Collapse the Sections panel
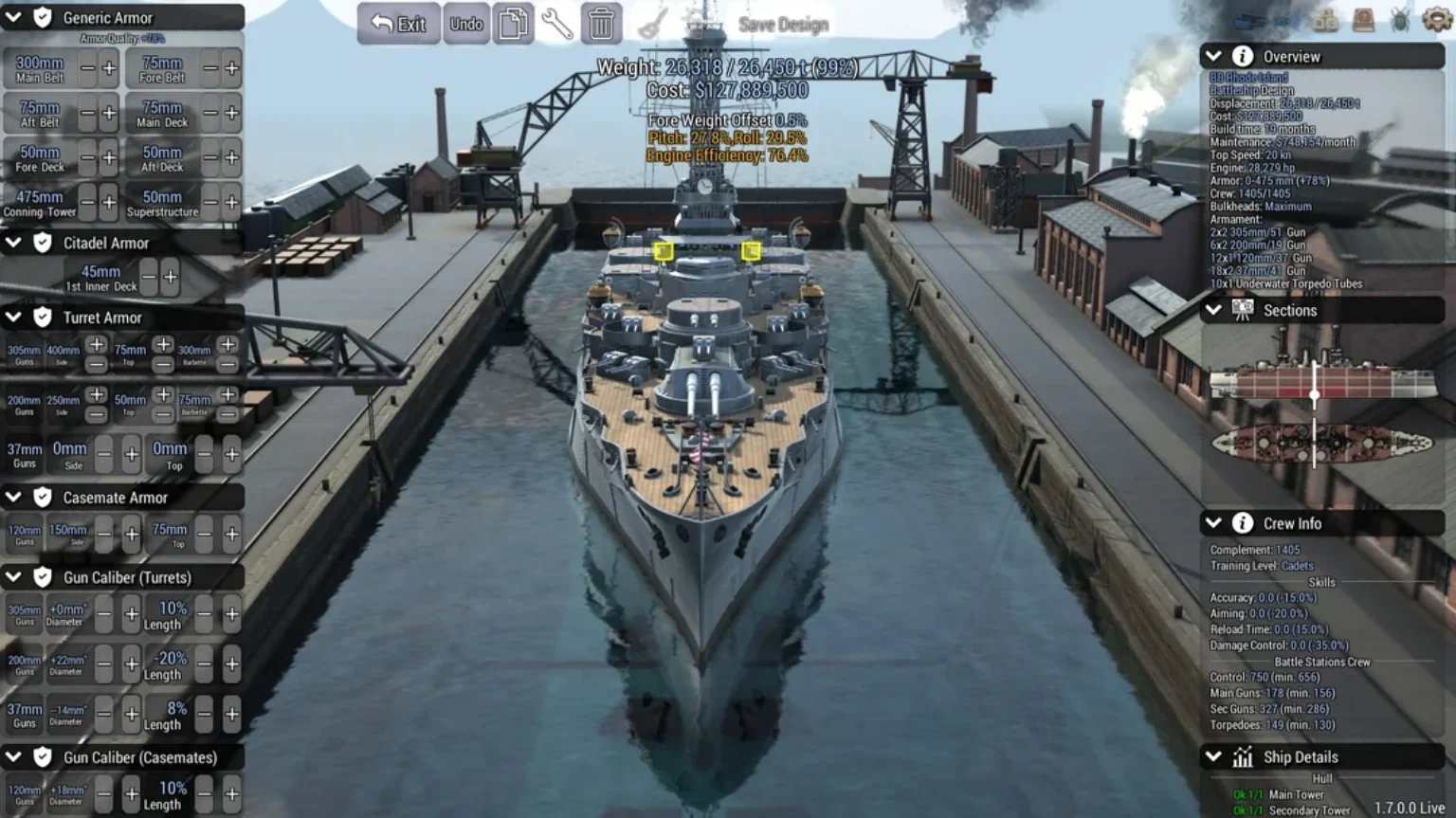 1213,310
